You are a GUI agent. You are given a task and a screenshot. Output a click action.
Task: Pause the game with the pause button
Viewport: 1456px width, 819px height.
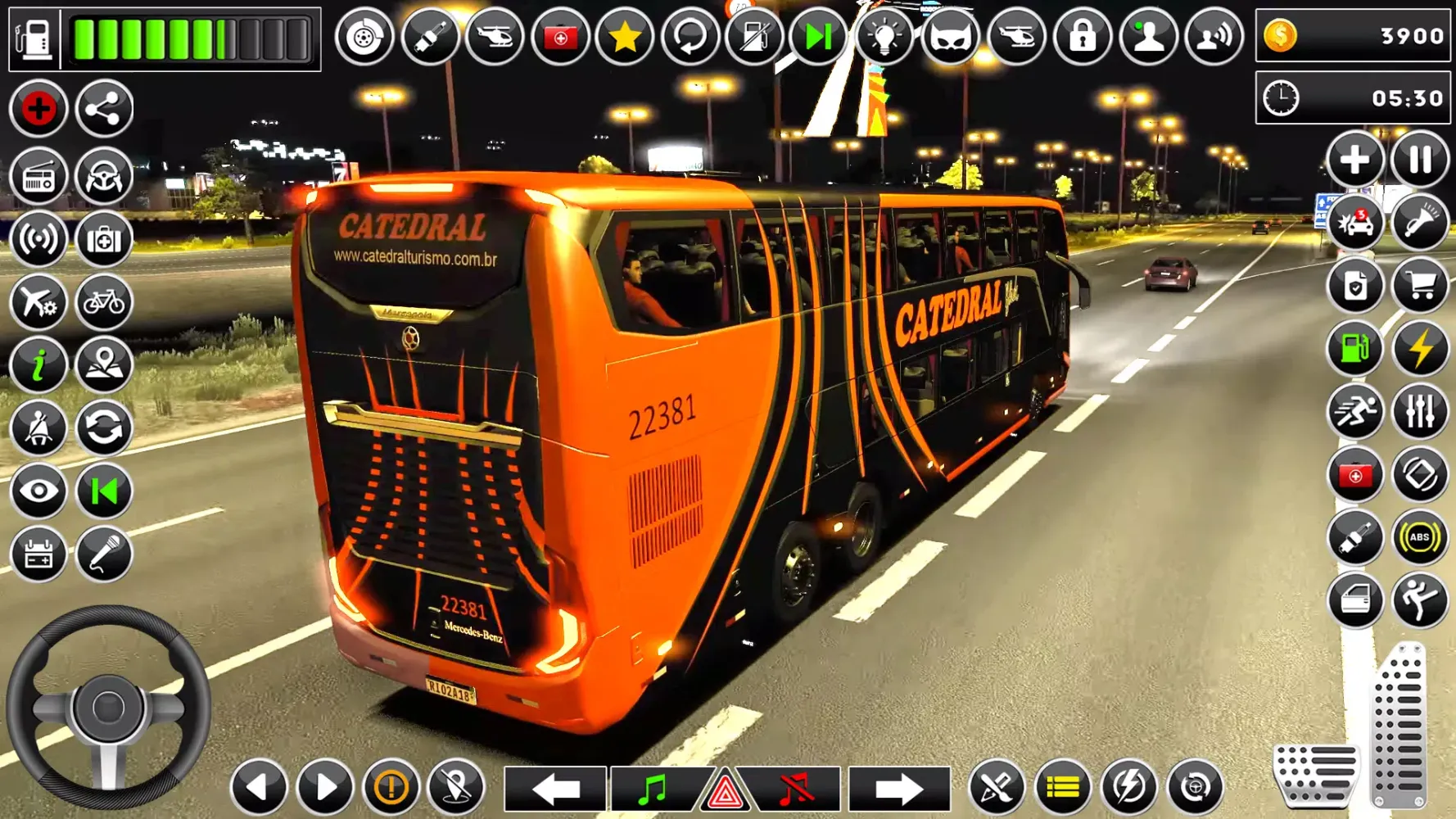[1419, 159]
